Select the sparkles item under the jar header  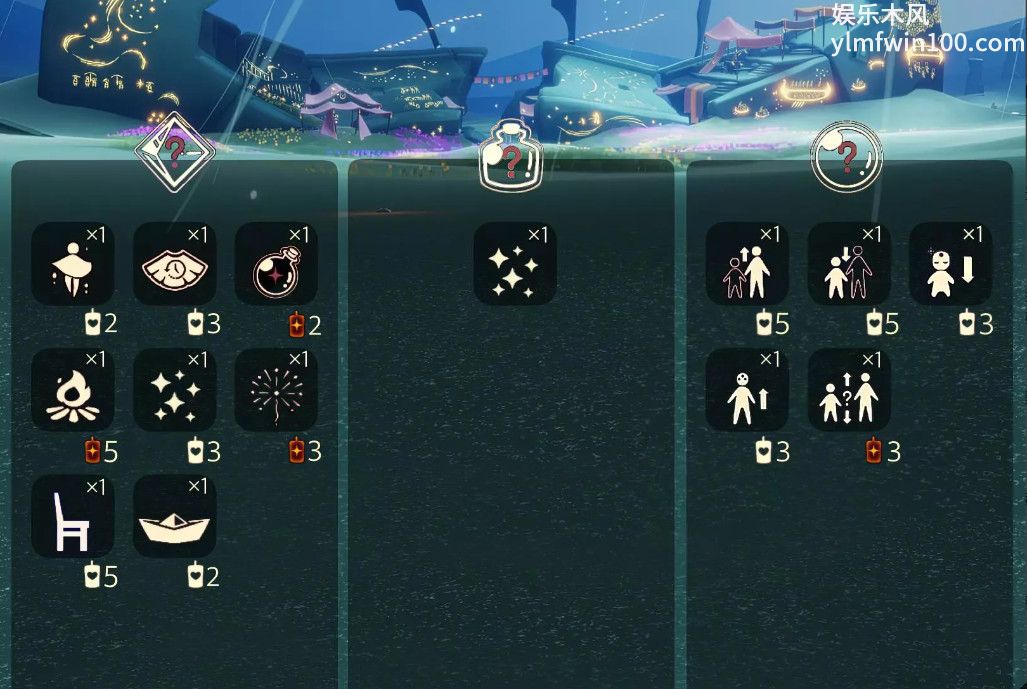(514, 263)
